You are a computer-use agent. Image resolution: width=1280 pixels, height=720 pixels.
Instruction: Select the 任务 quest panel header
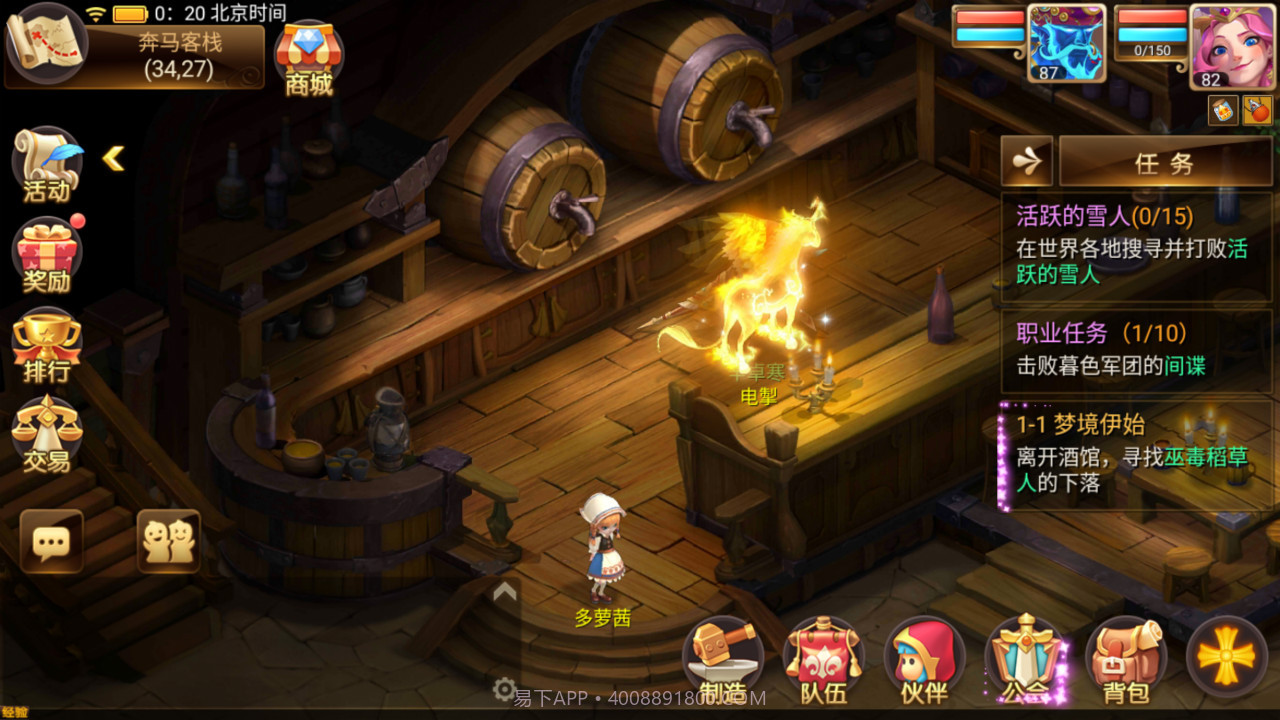[1163, 160]
